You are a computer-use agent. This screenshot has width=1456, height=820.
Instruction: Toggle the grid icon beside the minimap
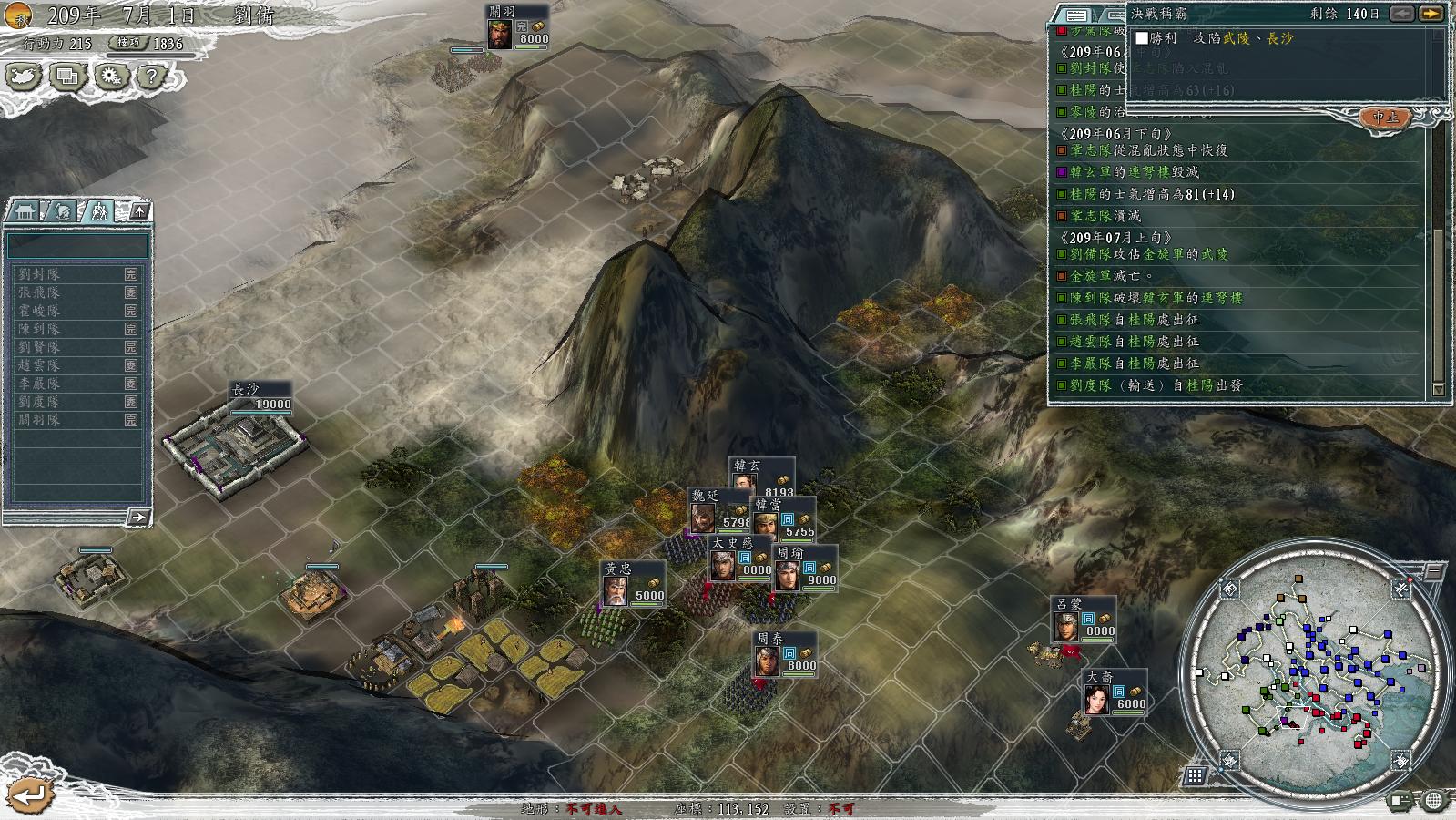point(1195,775)
